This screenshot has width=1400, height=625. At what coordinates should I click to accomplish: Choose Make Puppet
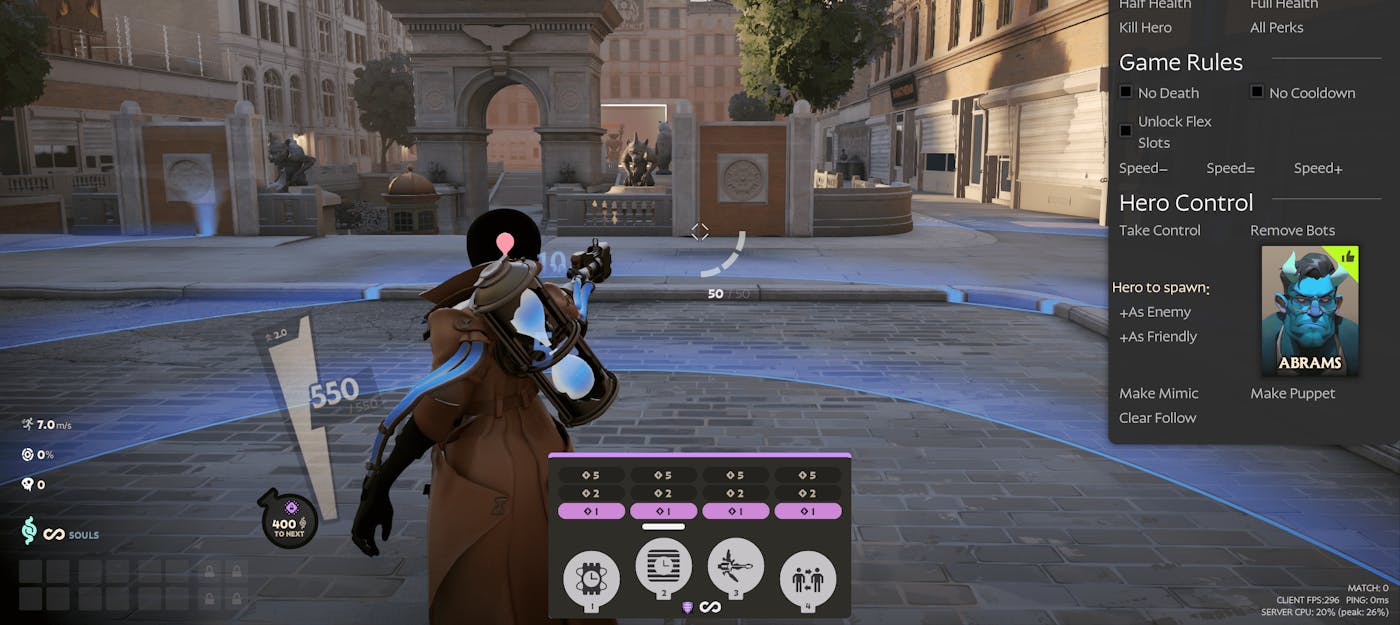coord(1292,394)
